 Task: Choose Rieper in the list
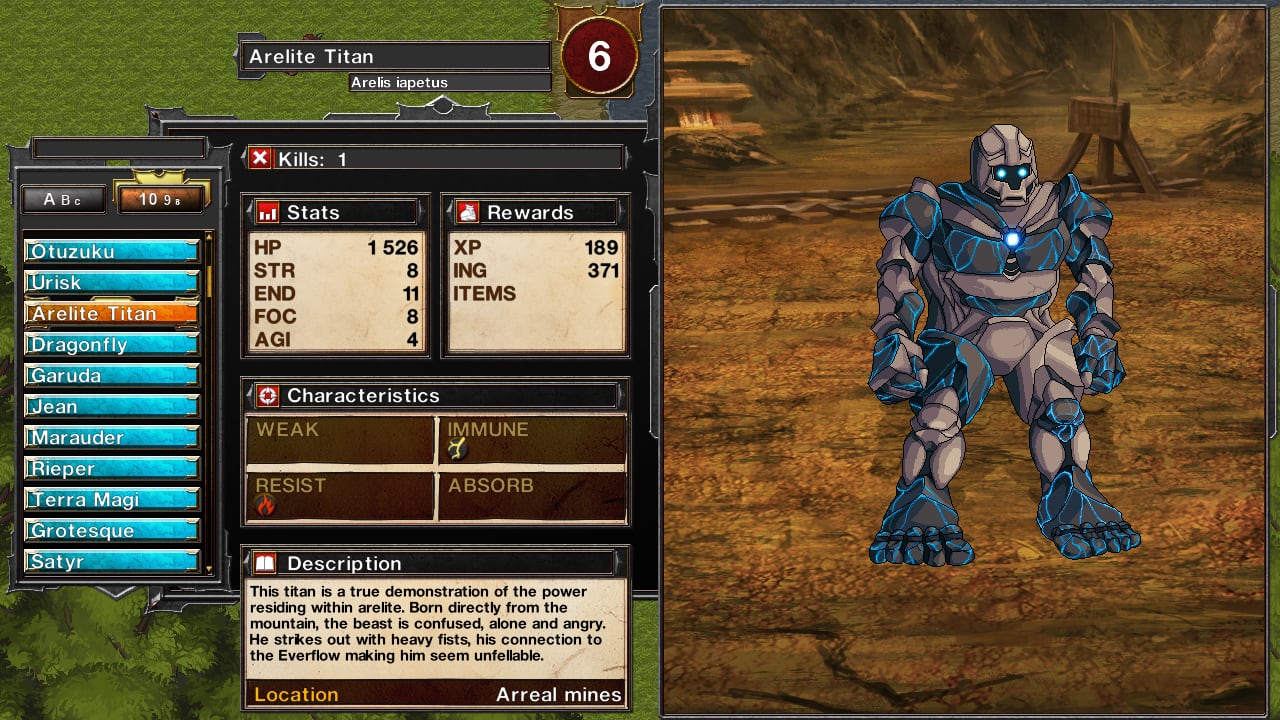[112, 468]
